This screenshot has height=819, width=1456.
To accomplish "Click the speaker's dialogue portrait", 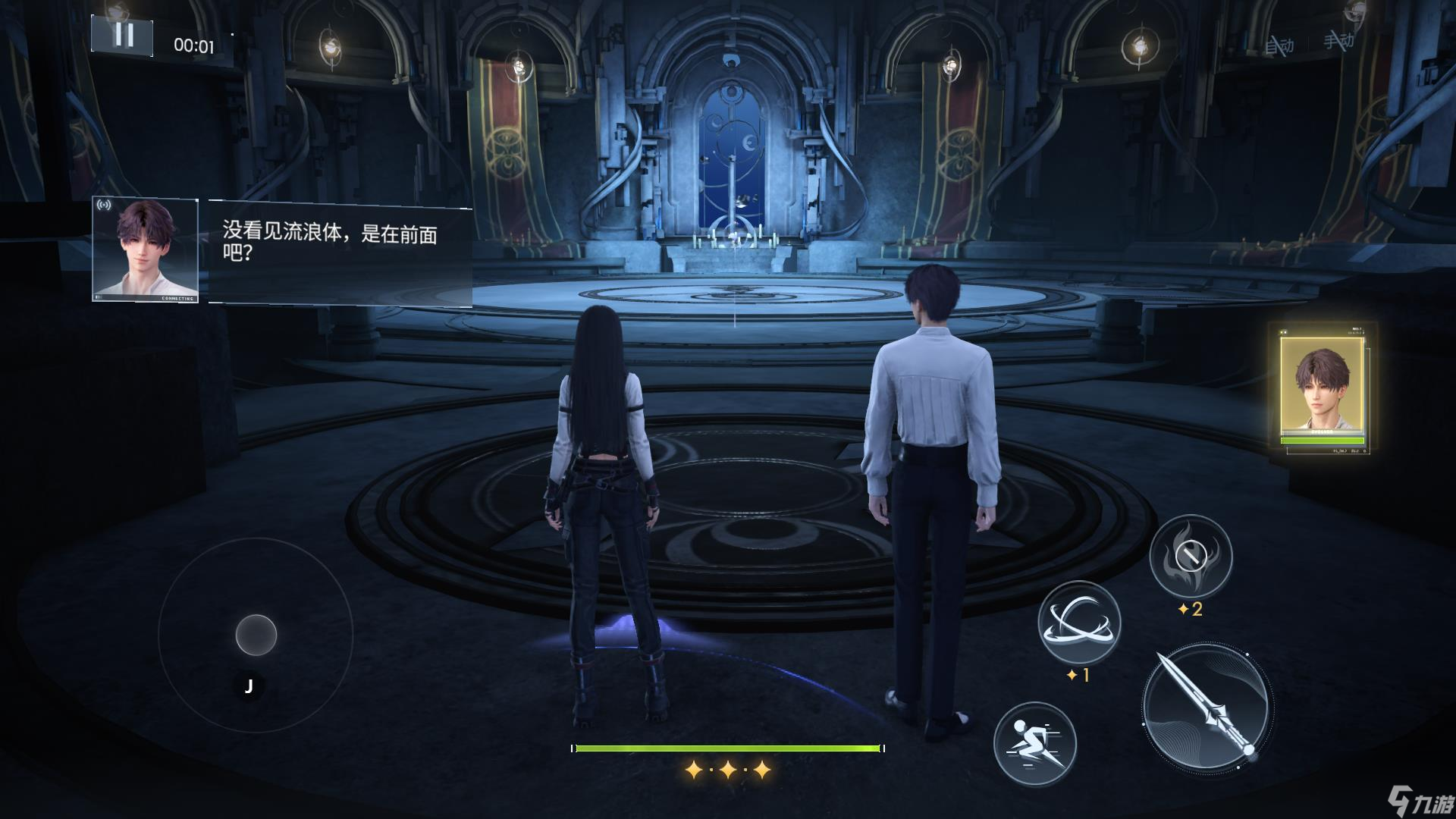I will [146, 250].
